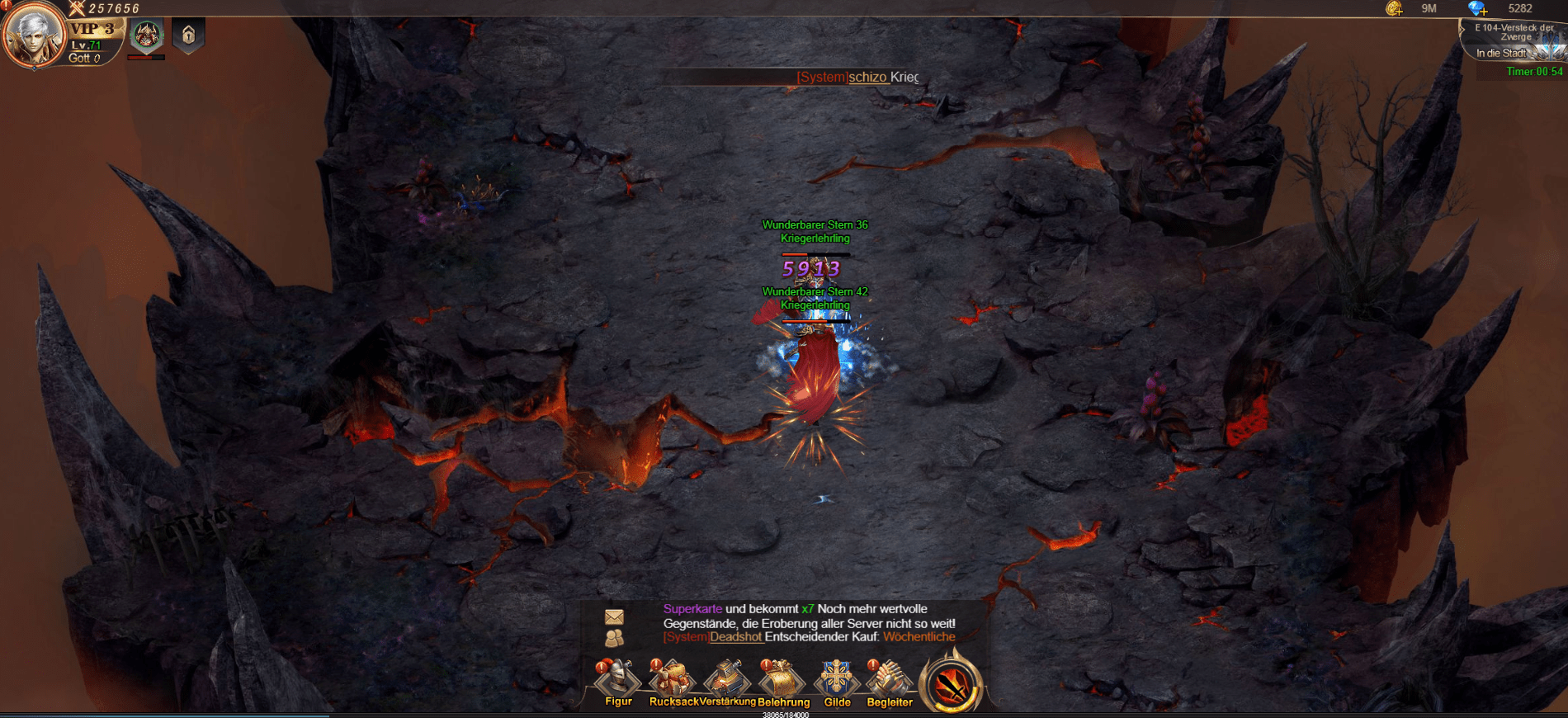The height and width of the screenshot is (718, 1568).
Task: Open the Gilde guild menu
Action: click(x=836, y=682)
